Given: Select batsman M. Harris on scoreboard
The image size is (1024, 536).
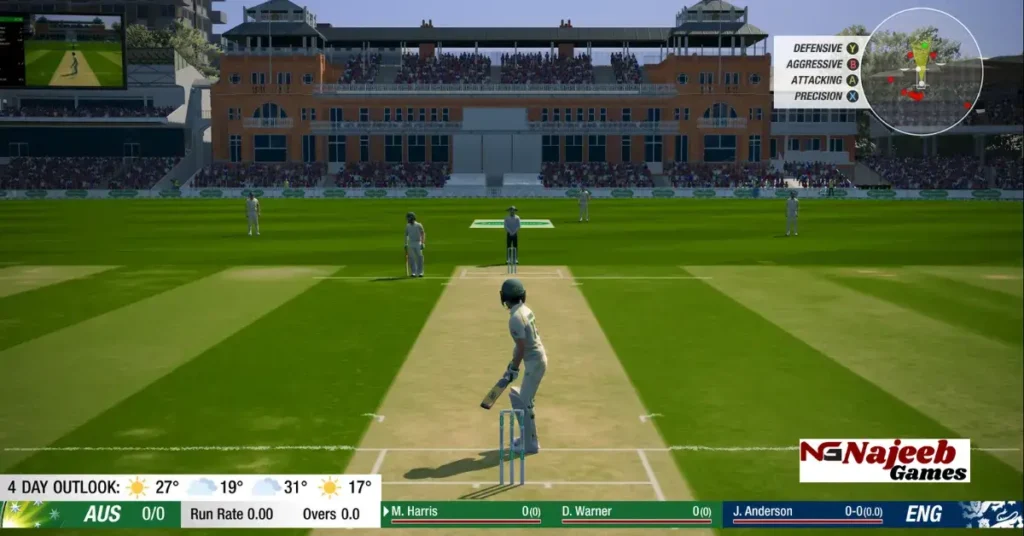Looking at the screenshot, I should tap(465, 513).
